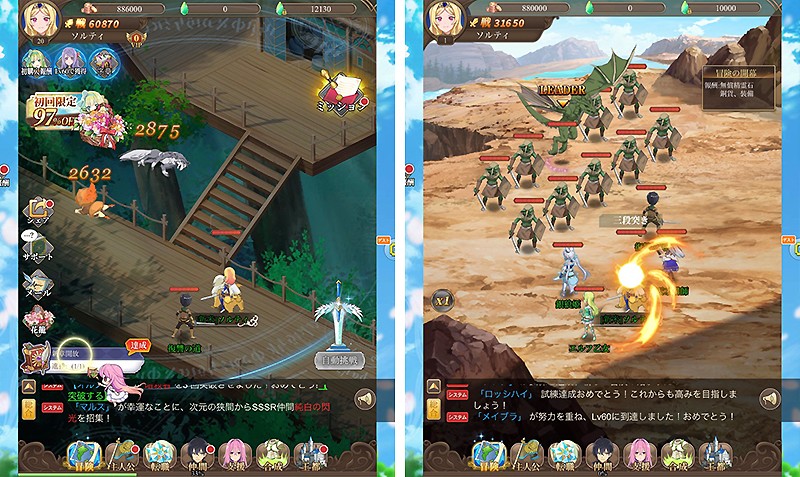The width and height of the screenshot is (800, 477).
Task: Open the level 1 player avatar profile
Action: point(442,20)
